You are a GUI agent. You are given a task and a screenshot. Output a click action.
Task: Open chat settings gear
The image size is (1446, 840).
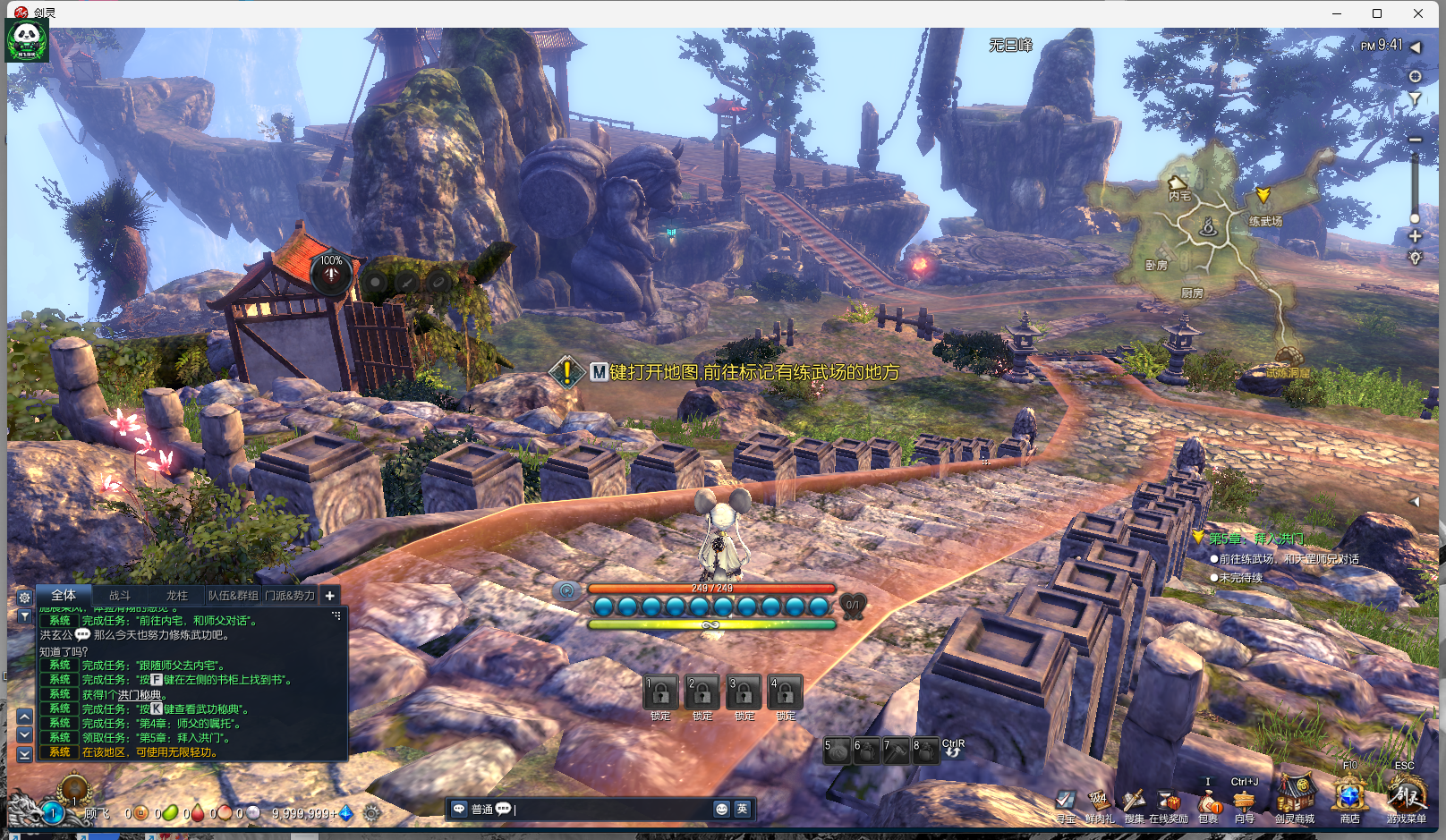(x=24, y=597)
